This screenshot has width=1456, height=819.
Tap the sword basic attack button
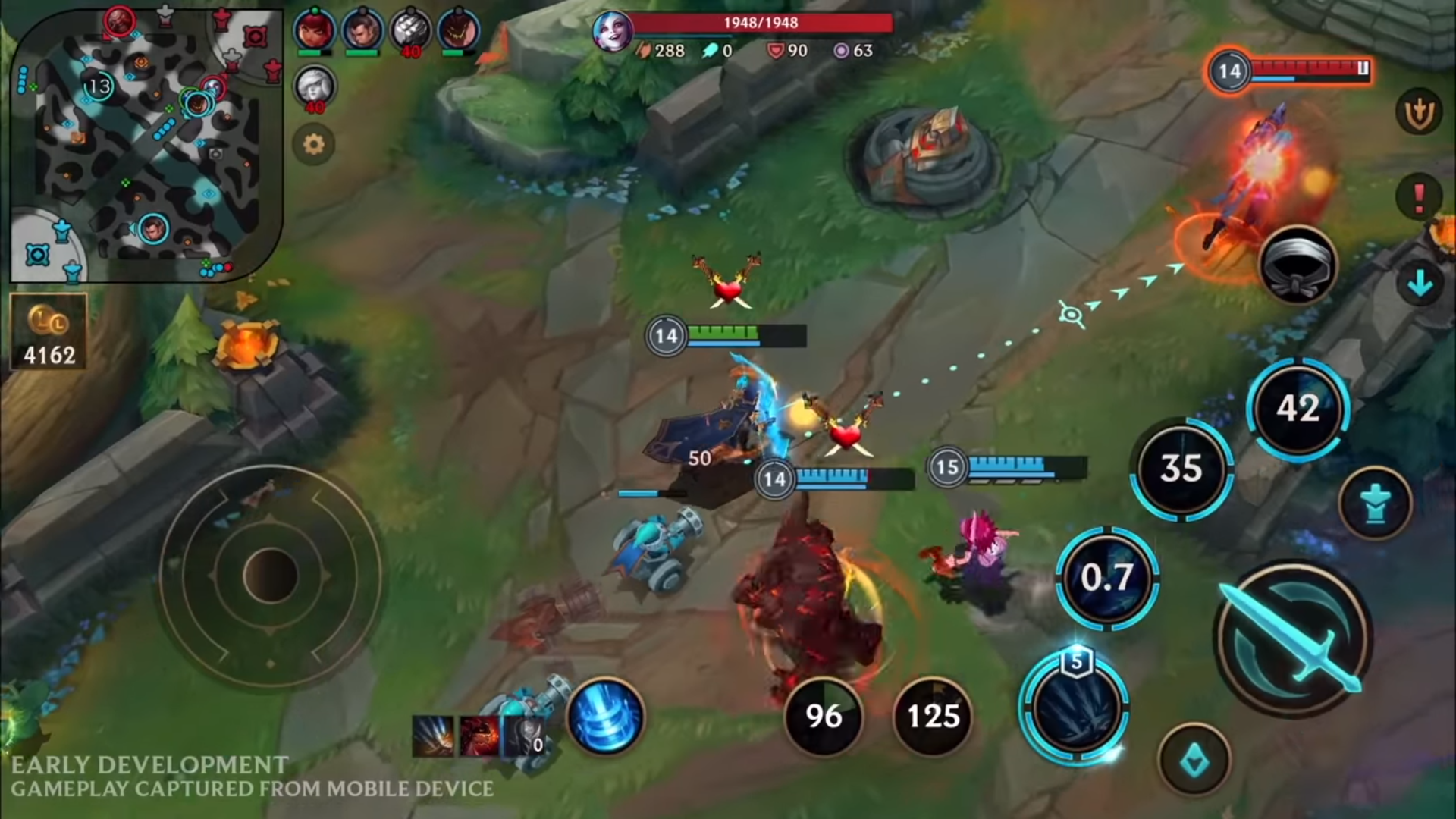click(1294, 639)
